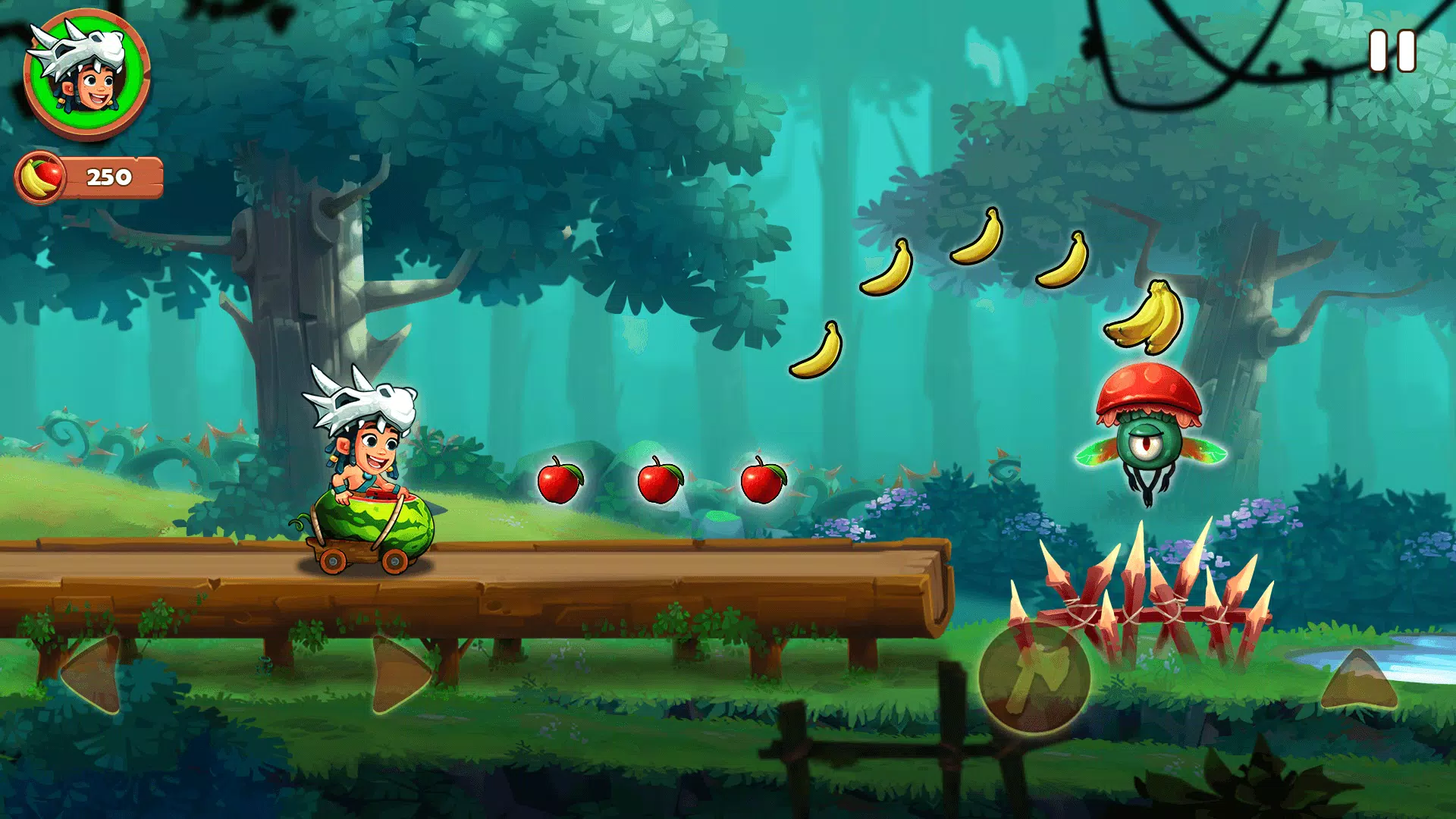This screenshot has height=819, width=1456.
Task: Tap the jump up arrow
Action: 1358,680
